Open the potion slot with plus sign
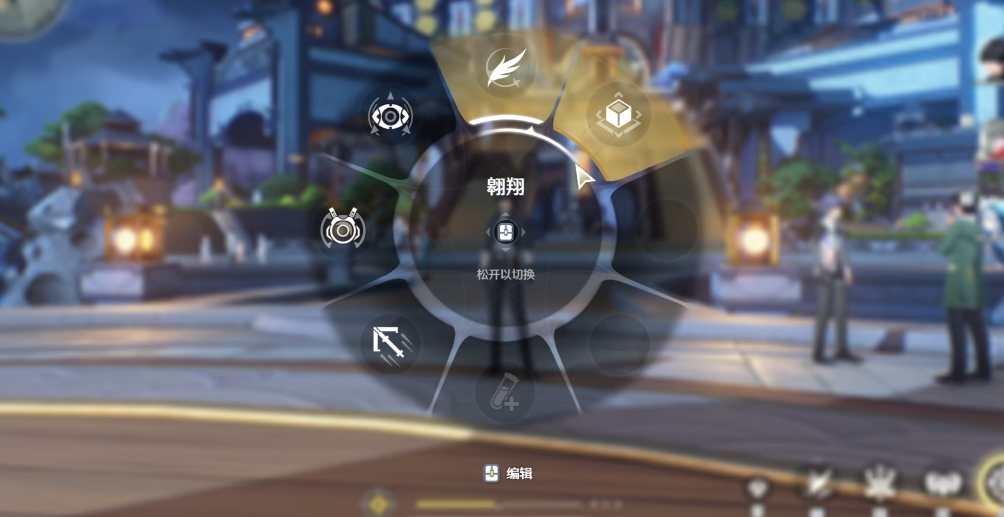1004x517 pixels. click(x=504, y=393)
